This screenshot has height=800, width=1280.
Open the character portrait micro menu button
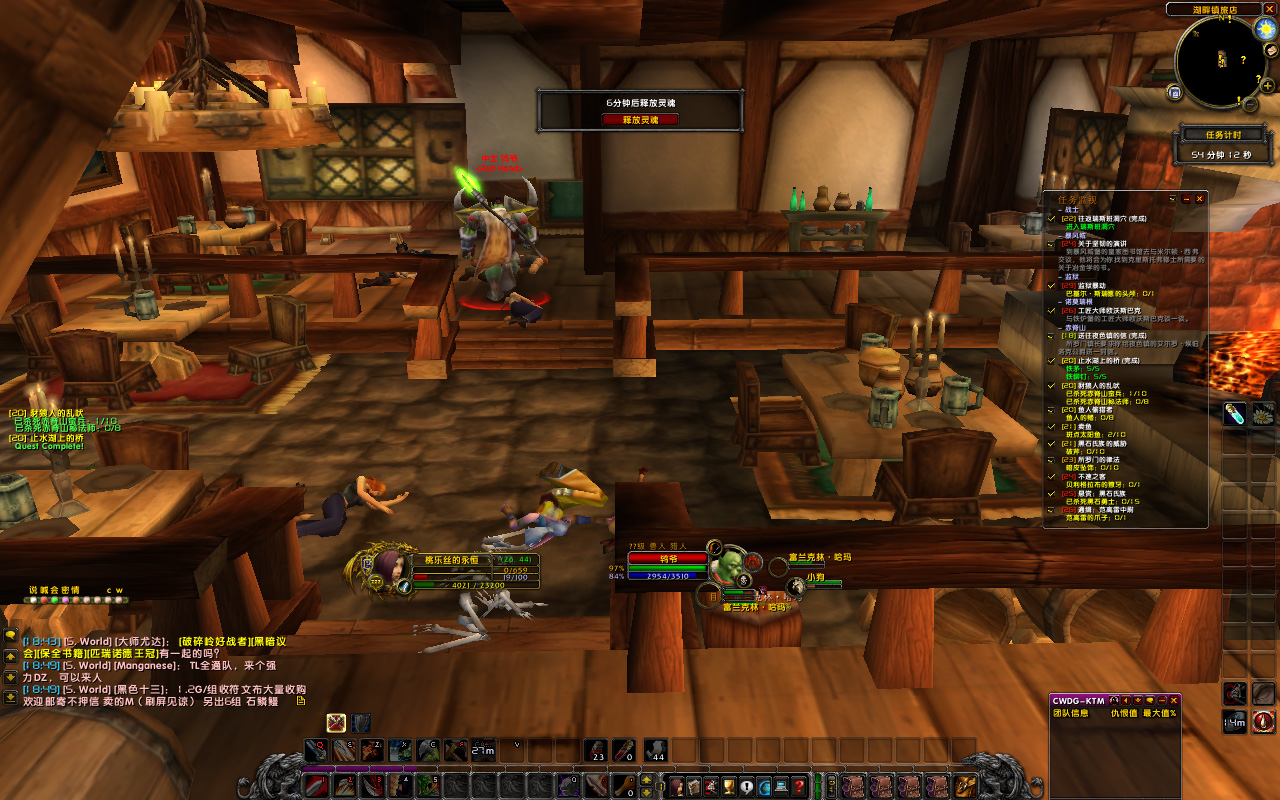[x=677, y=786]
